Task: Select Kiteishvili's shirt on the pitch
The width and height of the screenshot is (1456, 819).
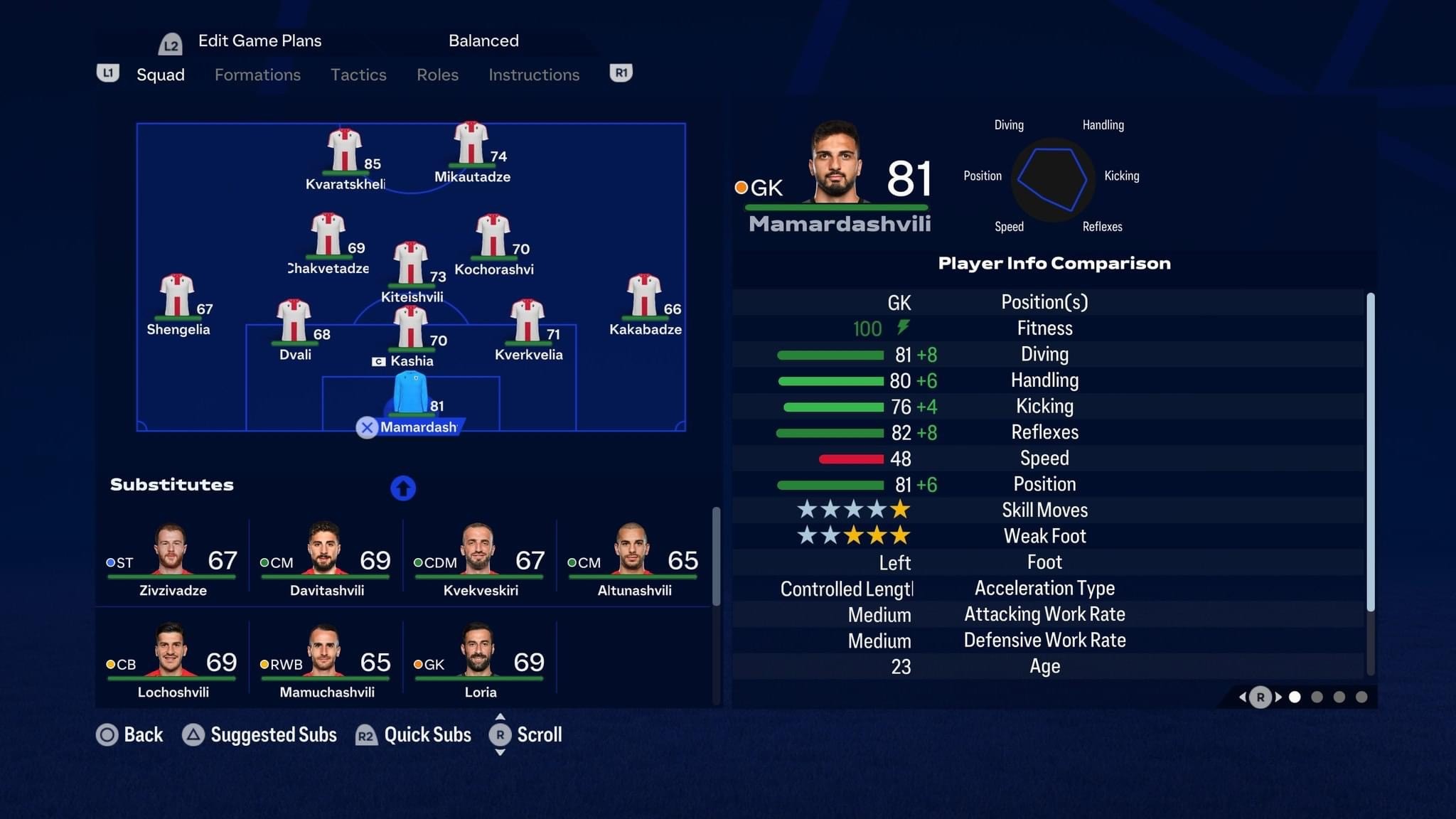Action: point(411,264)
